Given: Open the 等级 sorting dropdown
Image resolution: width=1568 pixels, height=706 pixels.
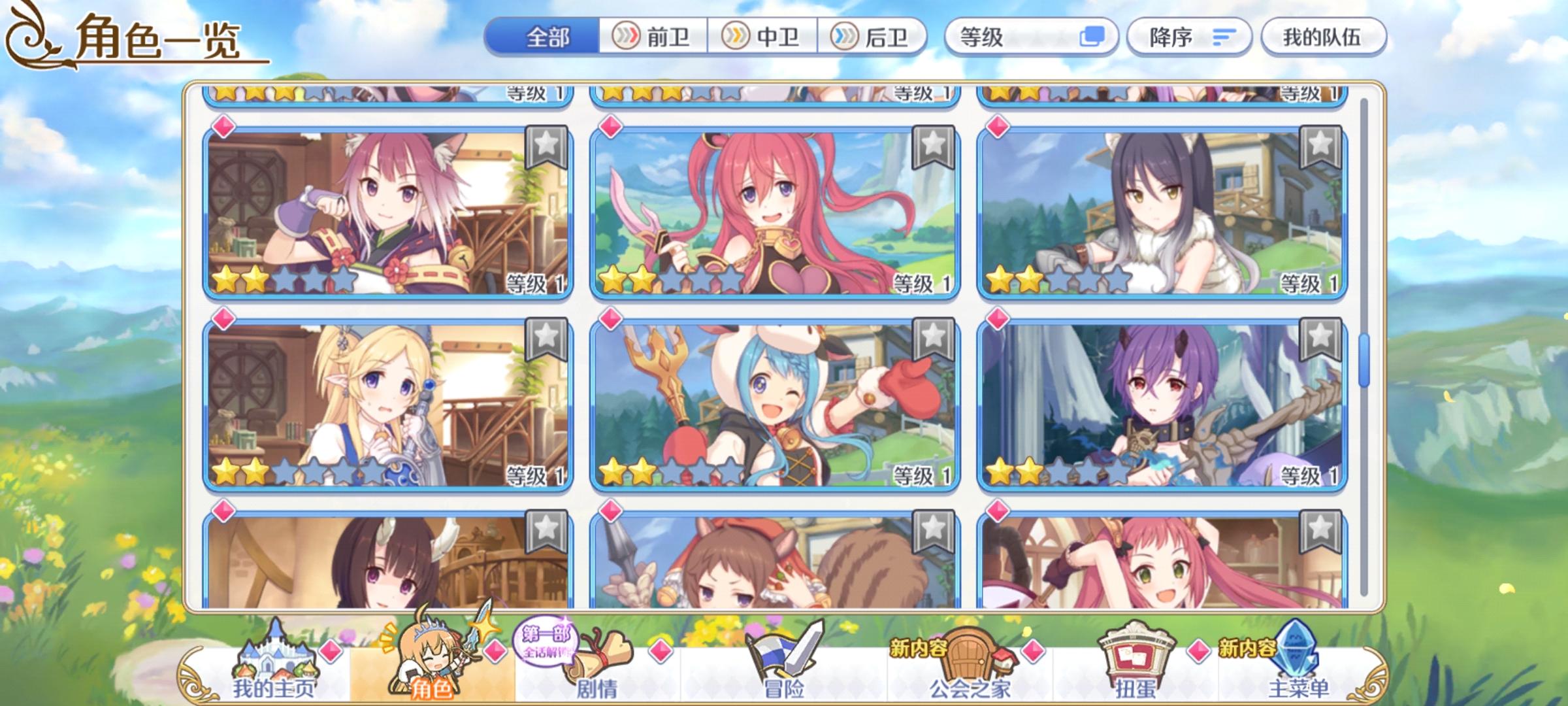Looking at the screenshot, I should click(x=1019, y=39).
